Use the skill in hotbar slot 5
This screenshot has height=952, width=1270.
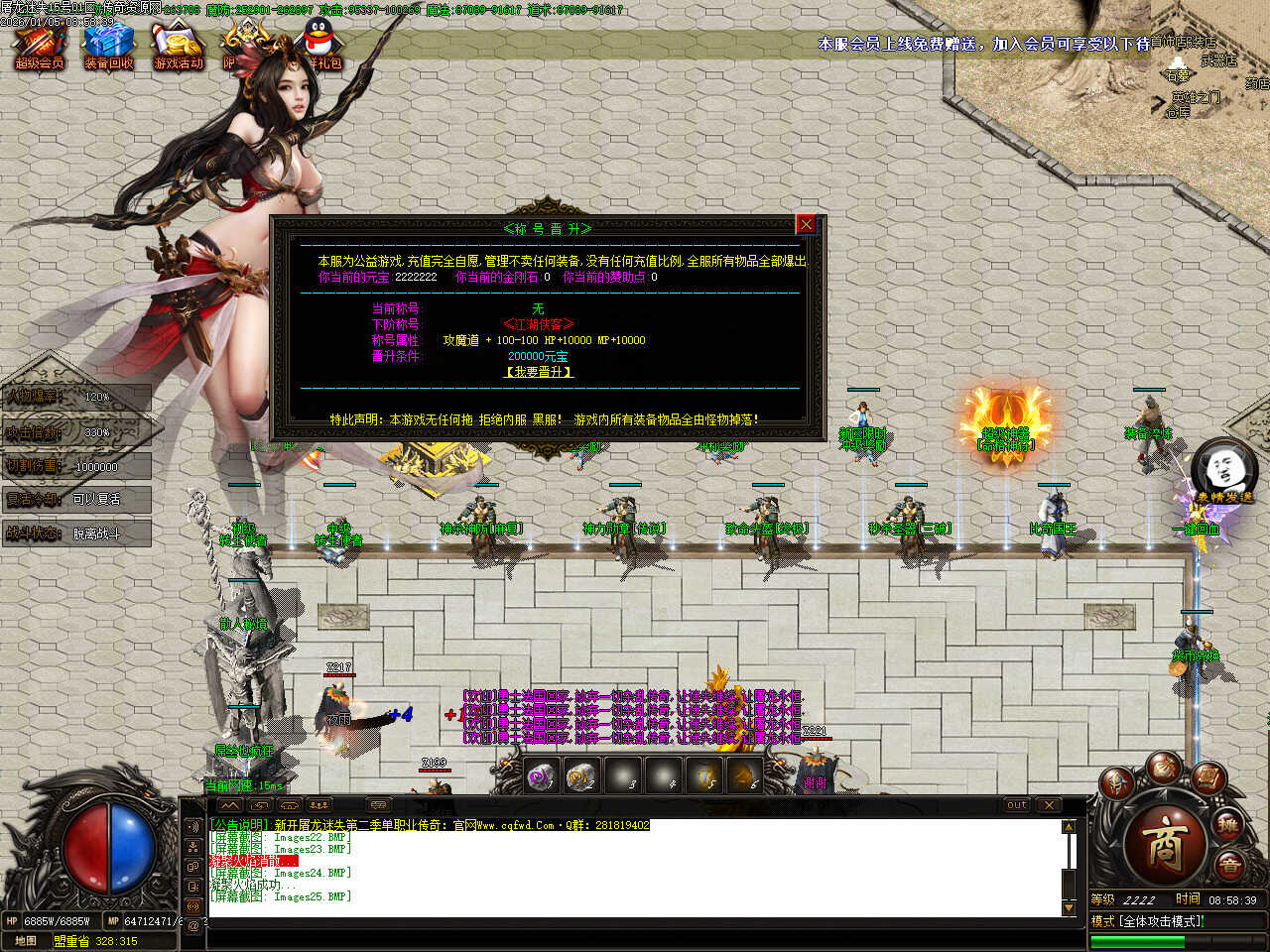[704, 776]
